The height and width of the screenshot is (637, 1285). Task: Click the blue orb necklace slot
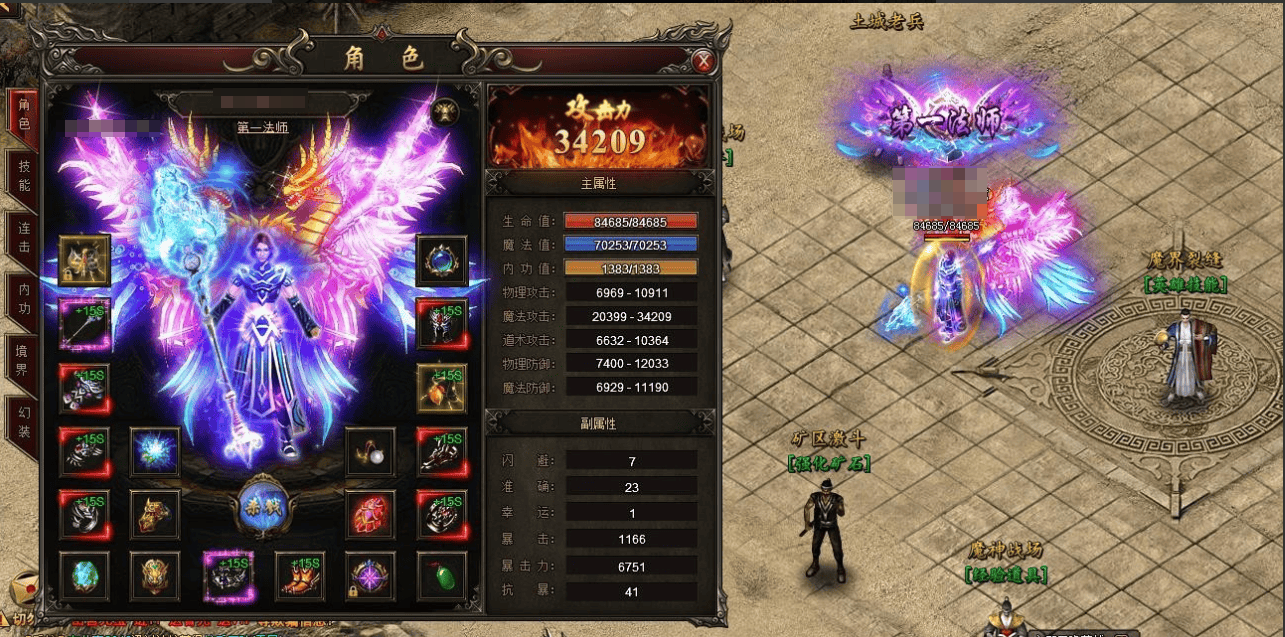pos(442,261)
